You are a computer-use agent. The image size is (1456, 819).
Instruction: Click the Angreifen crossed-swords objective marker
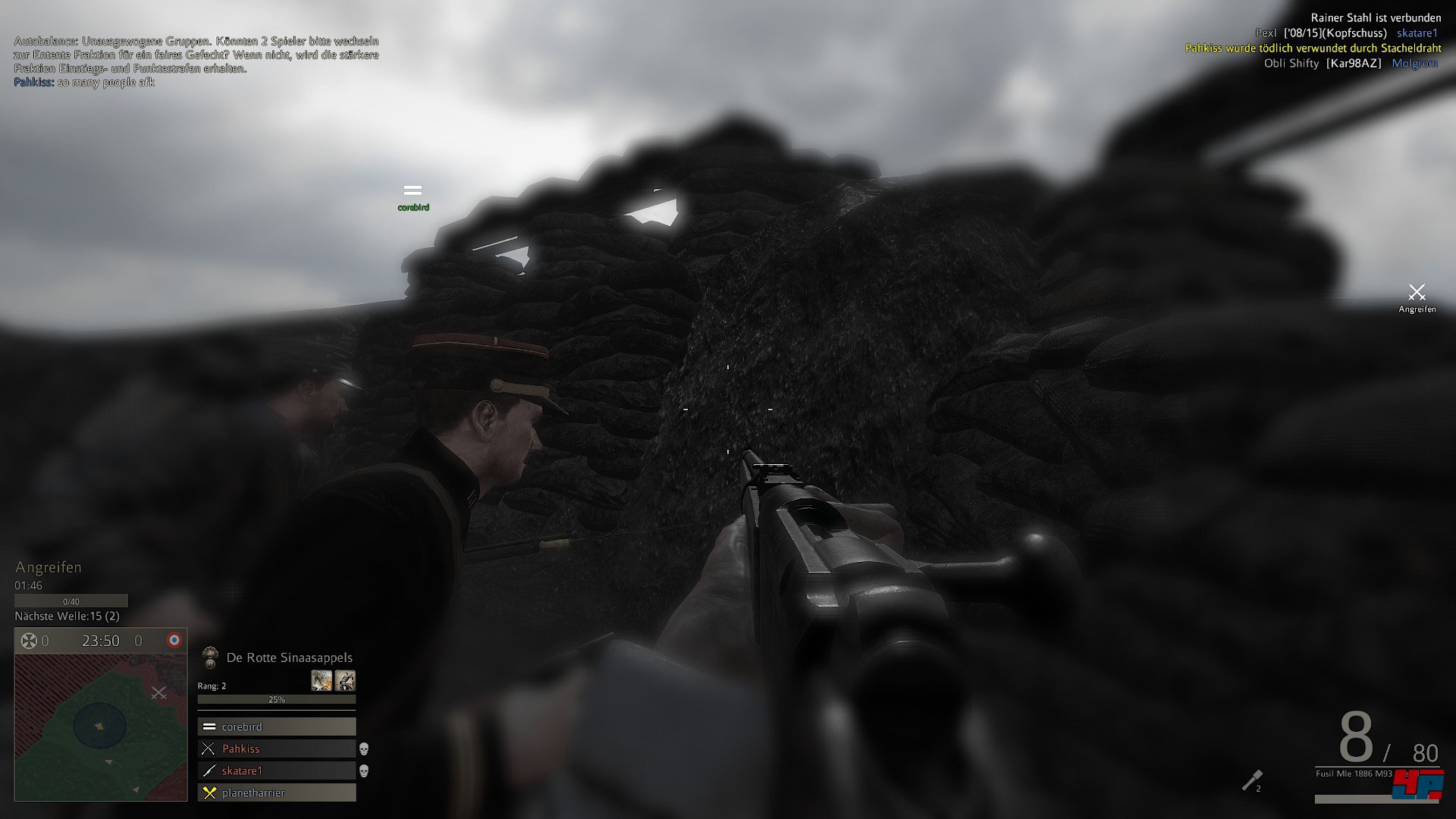coord(1417,293)
